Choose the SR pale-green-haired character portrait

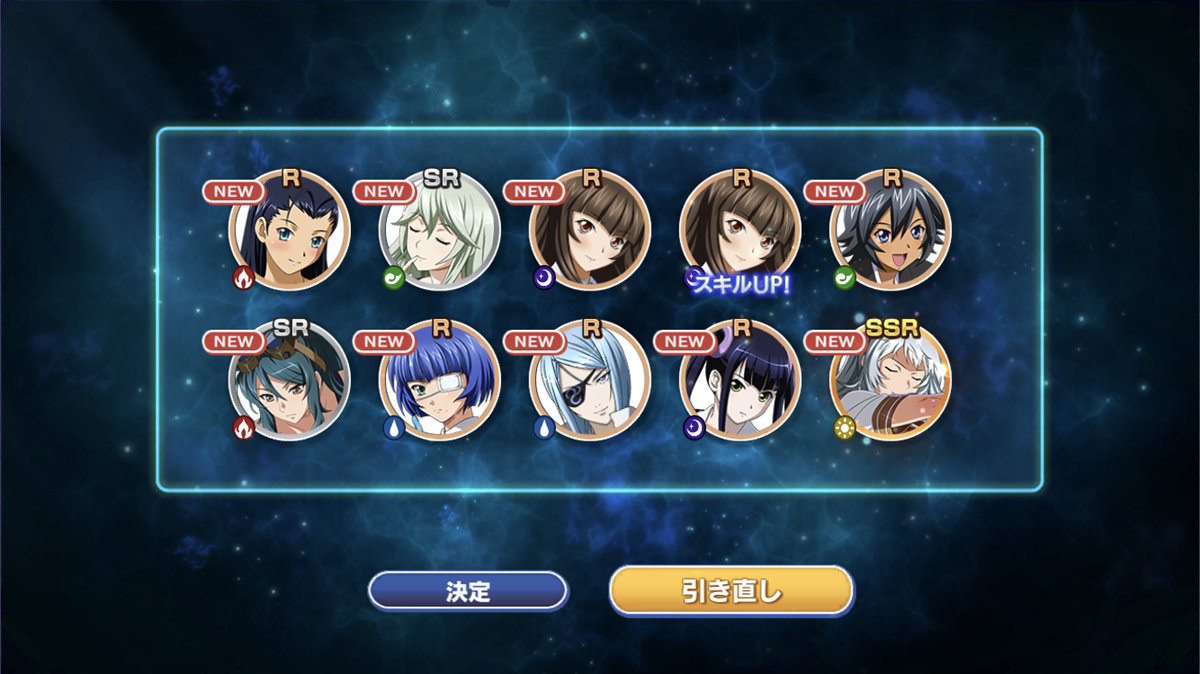click(x=440, y=231)
